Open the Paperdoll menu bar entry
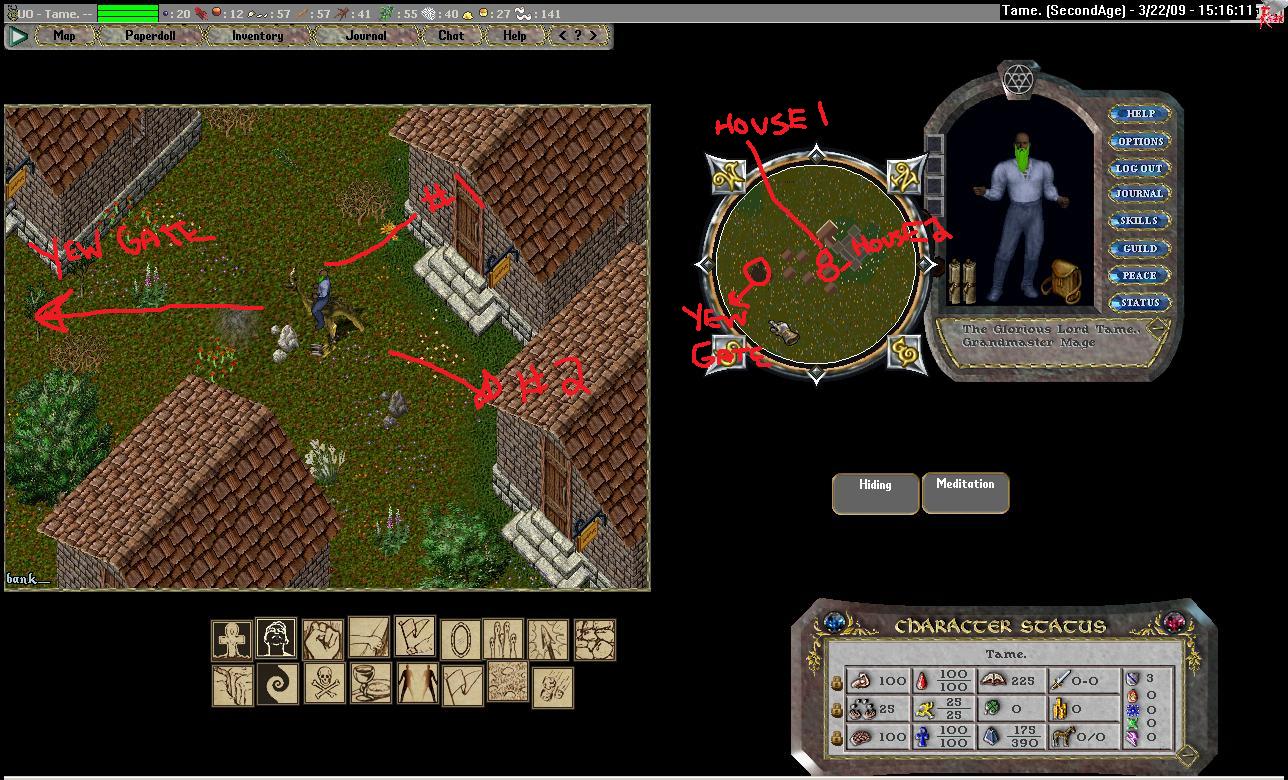The width and height of the screenshot is (1288, 780). tap(150, 36)
